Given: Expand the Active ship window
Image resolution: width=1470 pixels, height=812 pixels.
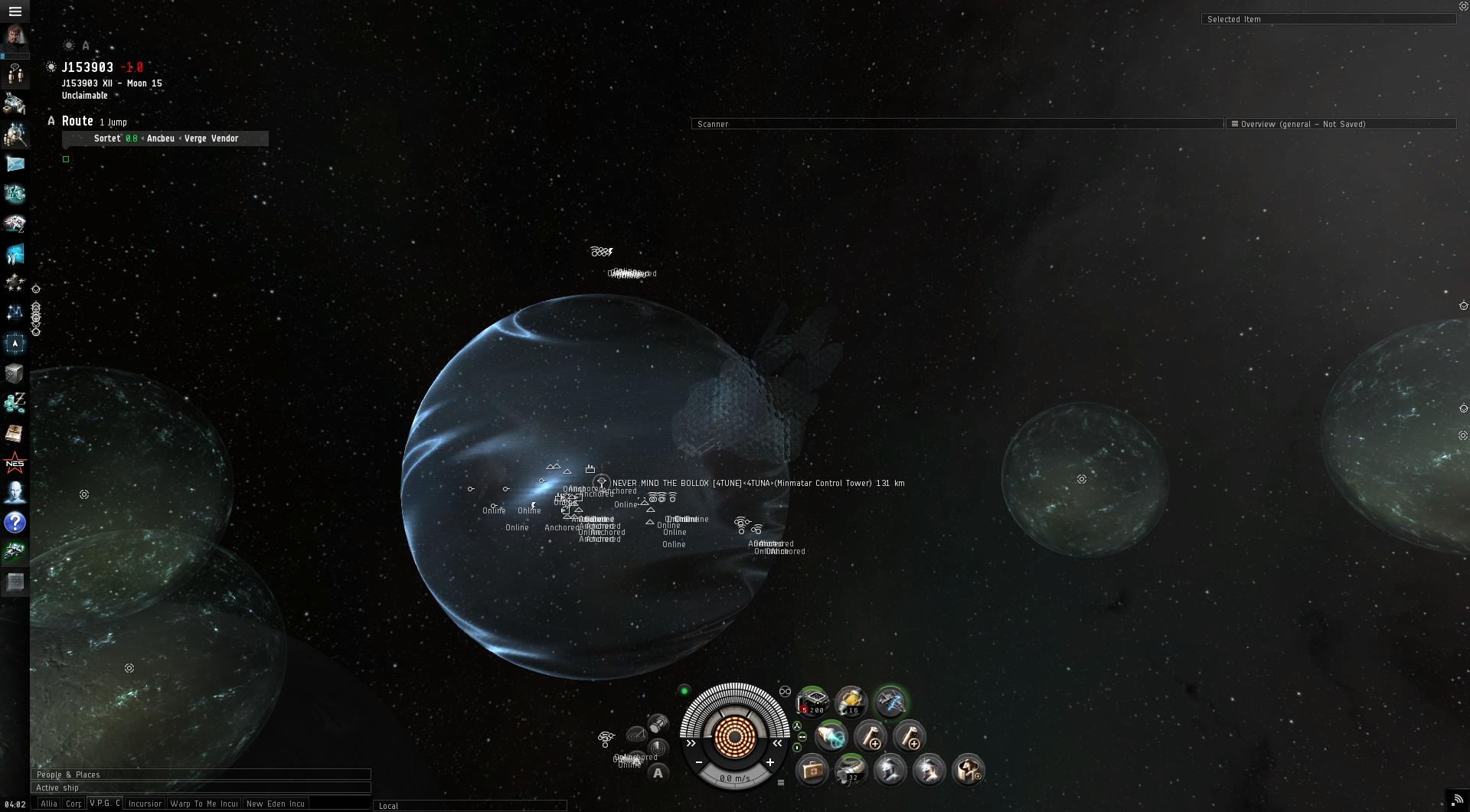Looking at the screenshot, I should click(x=201, y=788).
